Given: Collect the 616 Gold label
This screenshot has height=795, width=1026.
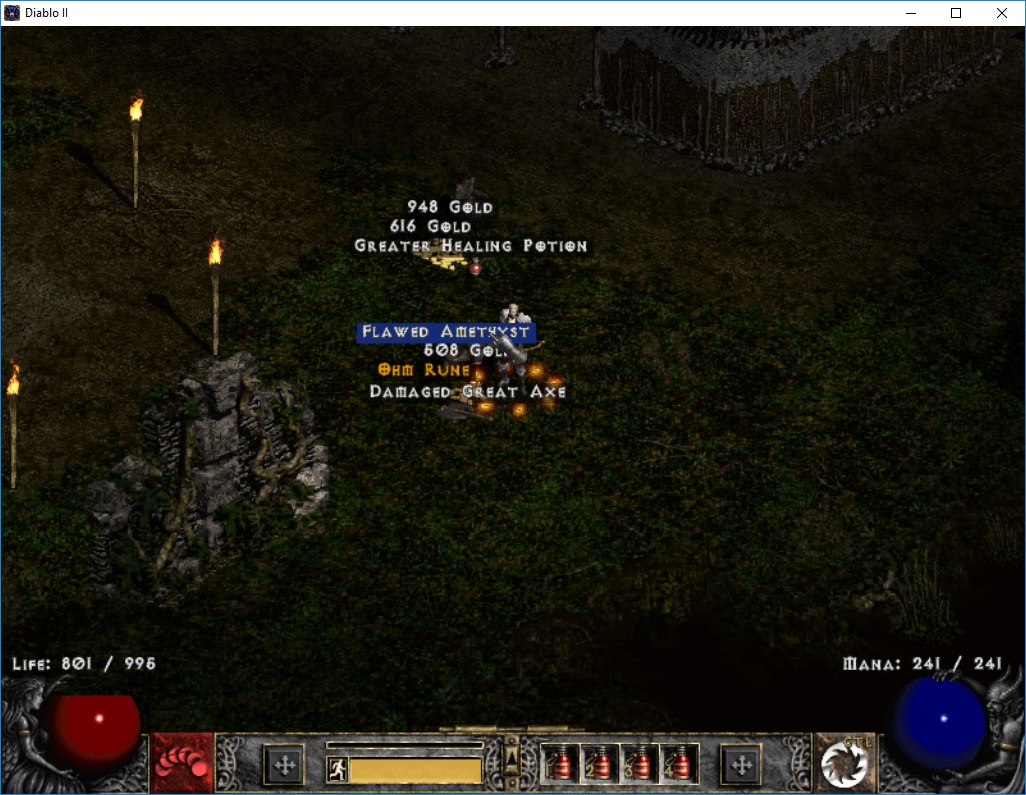Looking at the screenshot, I should pyautogui.click(x=430, y=227).
